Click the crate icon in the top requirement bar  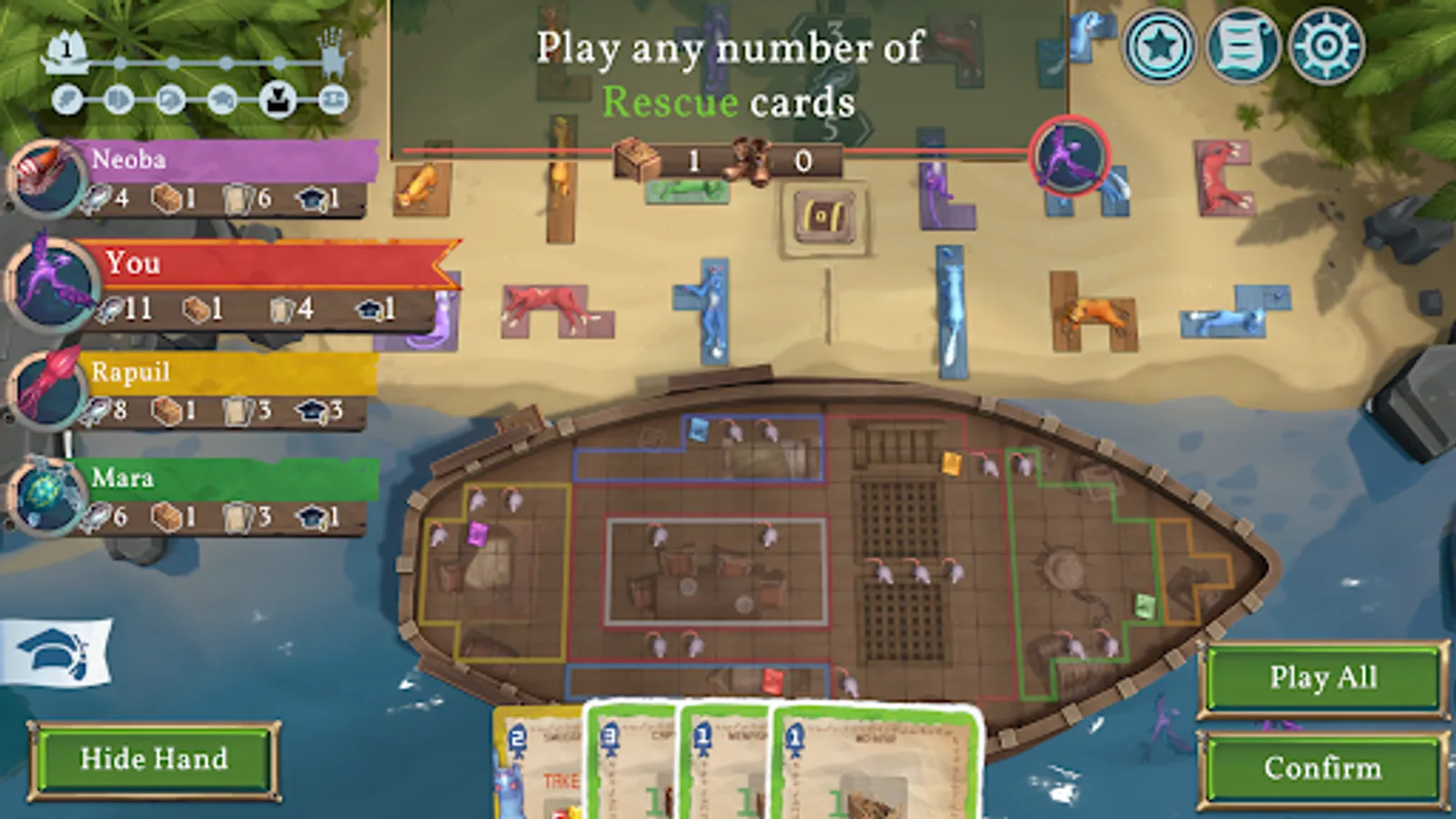[639, 157]
